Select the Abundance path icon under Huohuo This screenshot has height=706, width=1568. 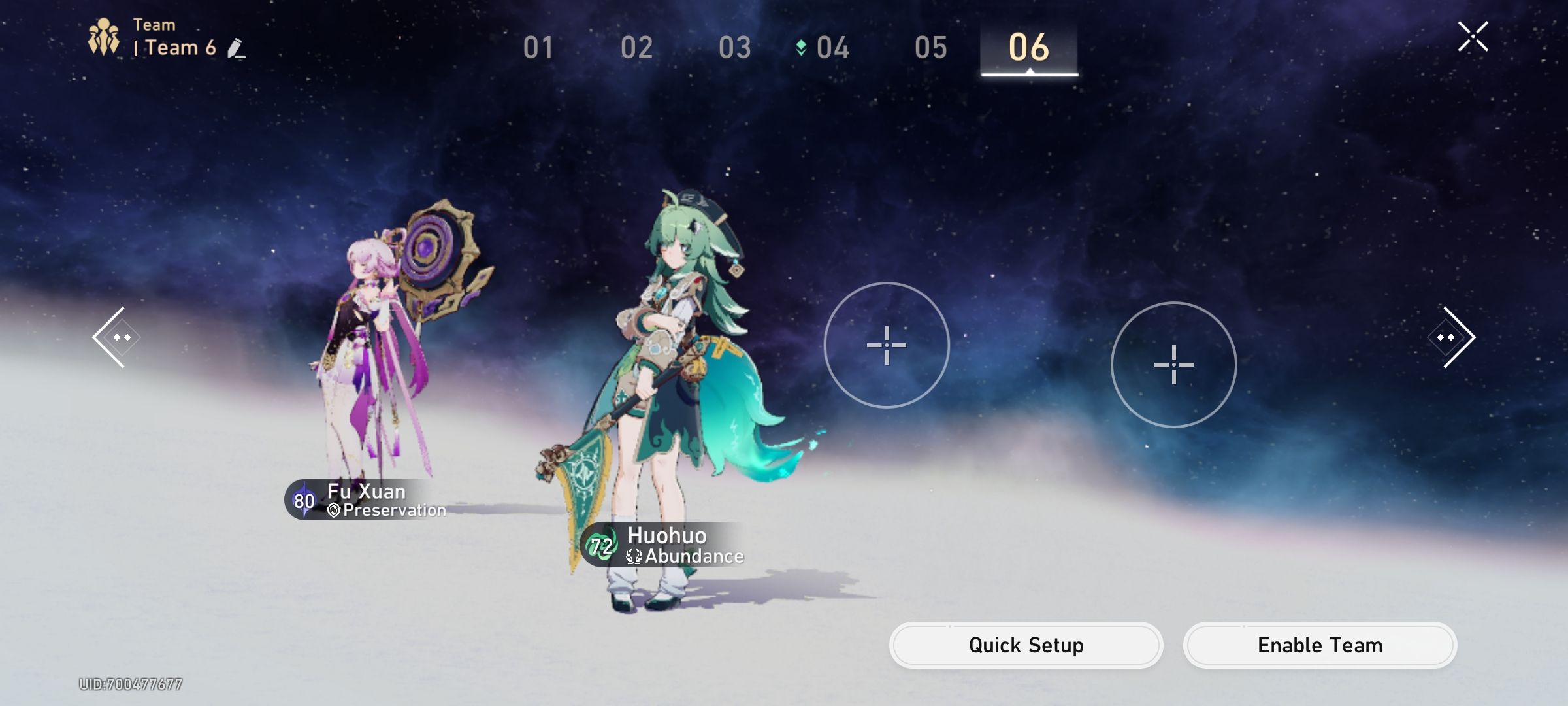point(633,557)
